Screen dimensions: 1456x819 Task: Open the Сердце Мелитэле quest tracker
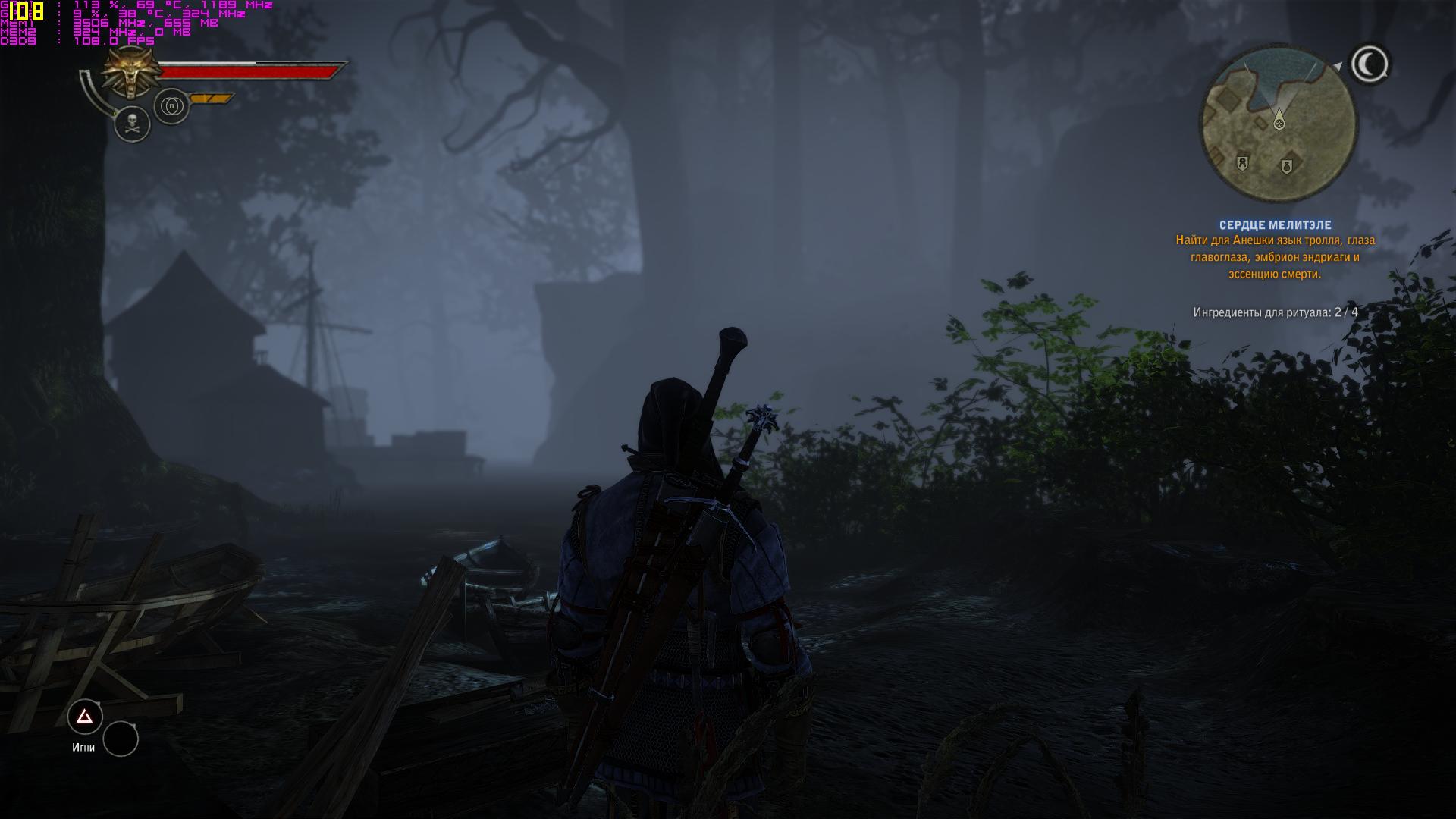pyautogui.click(x=1275, y=225)
